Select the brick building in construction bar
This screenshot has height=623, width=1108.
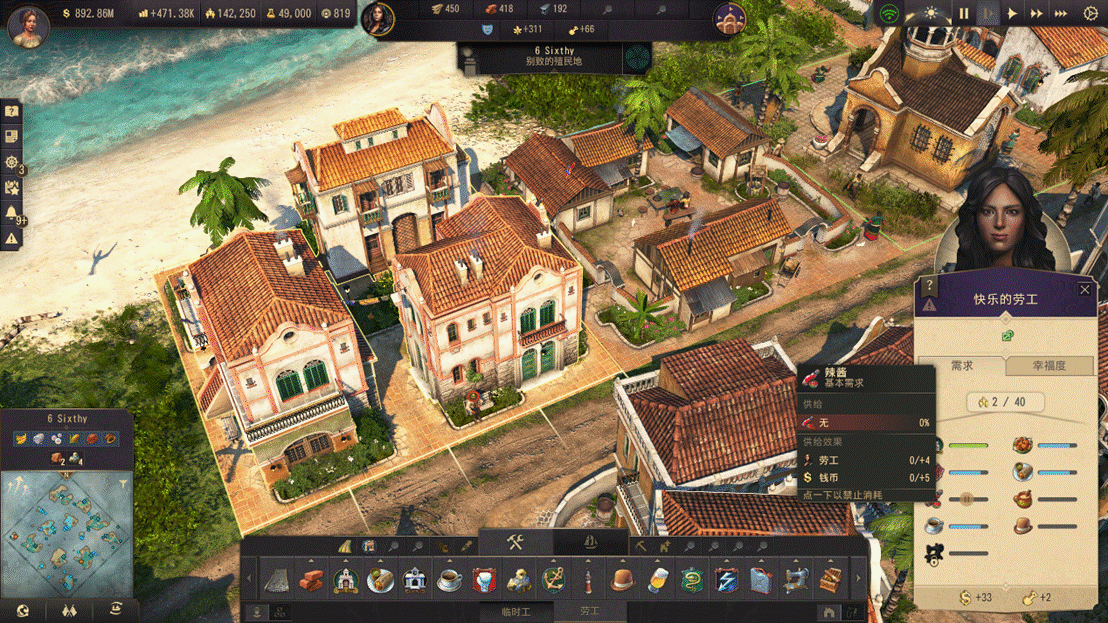[x=311, y=579]
